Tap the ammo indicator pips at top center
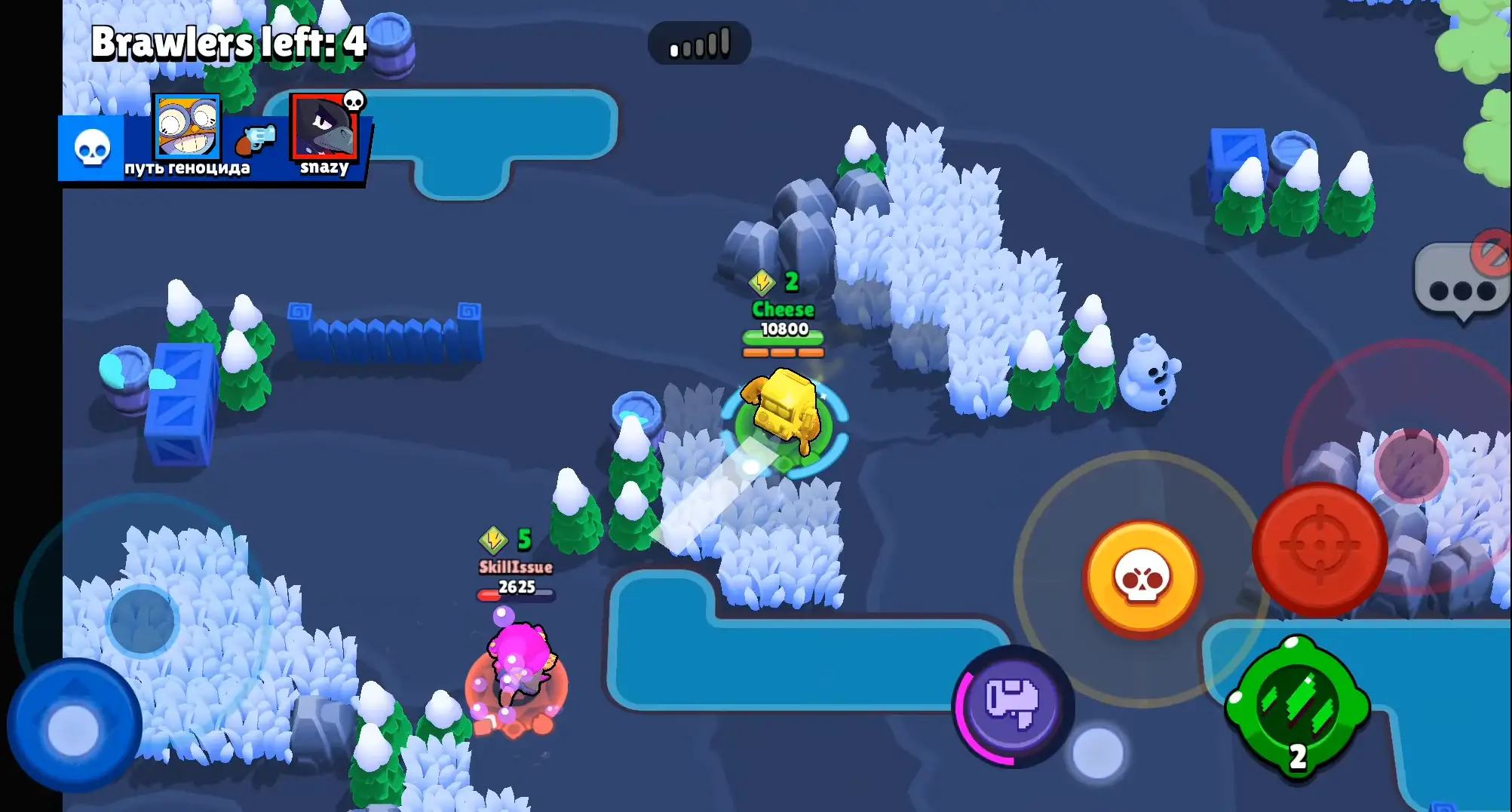Screen dimensions: 1512x812 click(700, 43)
